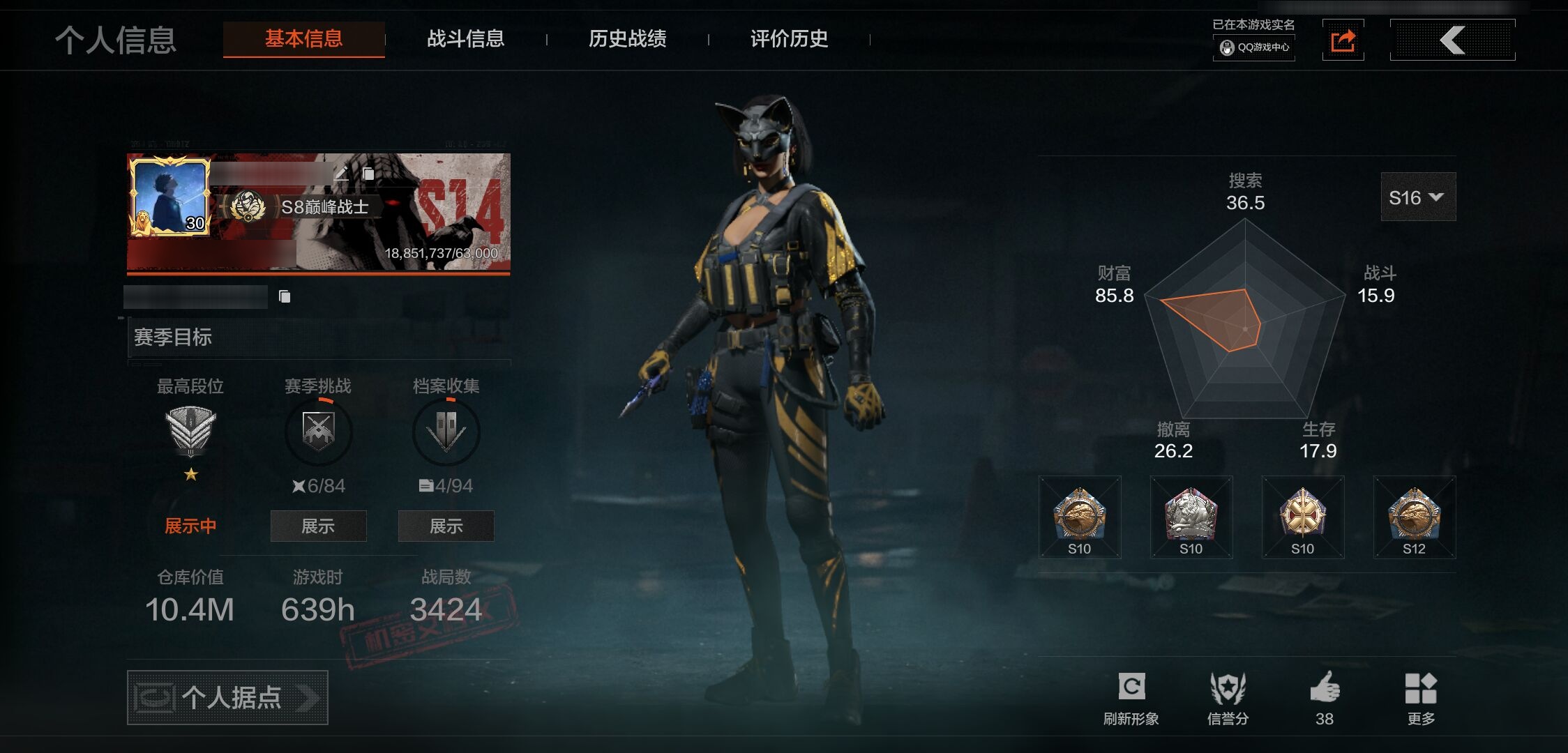Show the 历史战绩 tab

627,39
